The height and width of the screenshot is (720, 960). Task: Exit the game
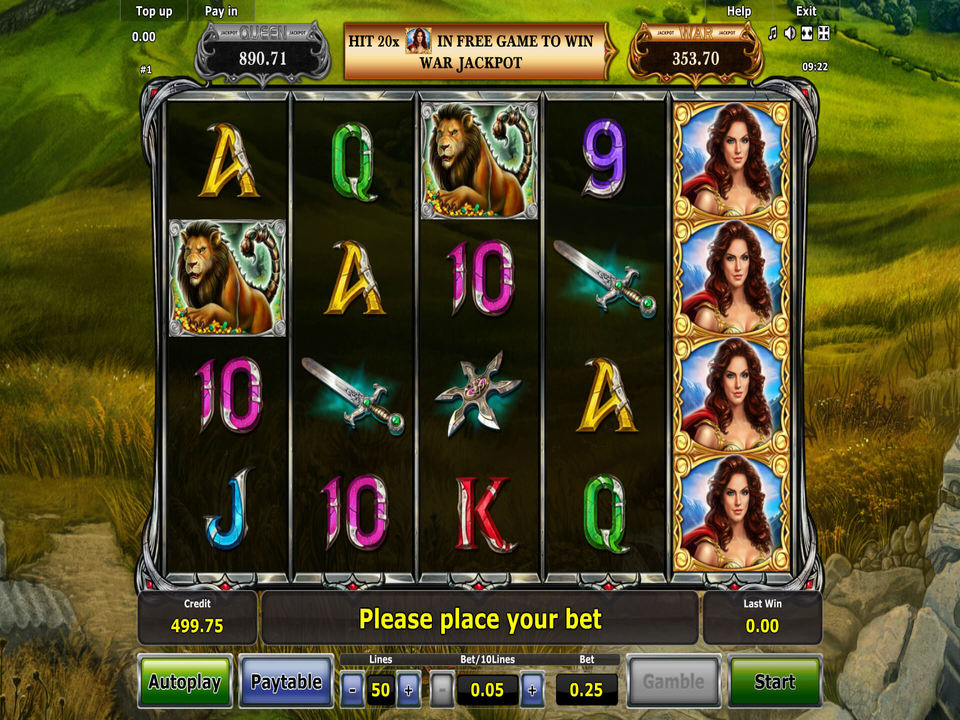806,12
